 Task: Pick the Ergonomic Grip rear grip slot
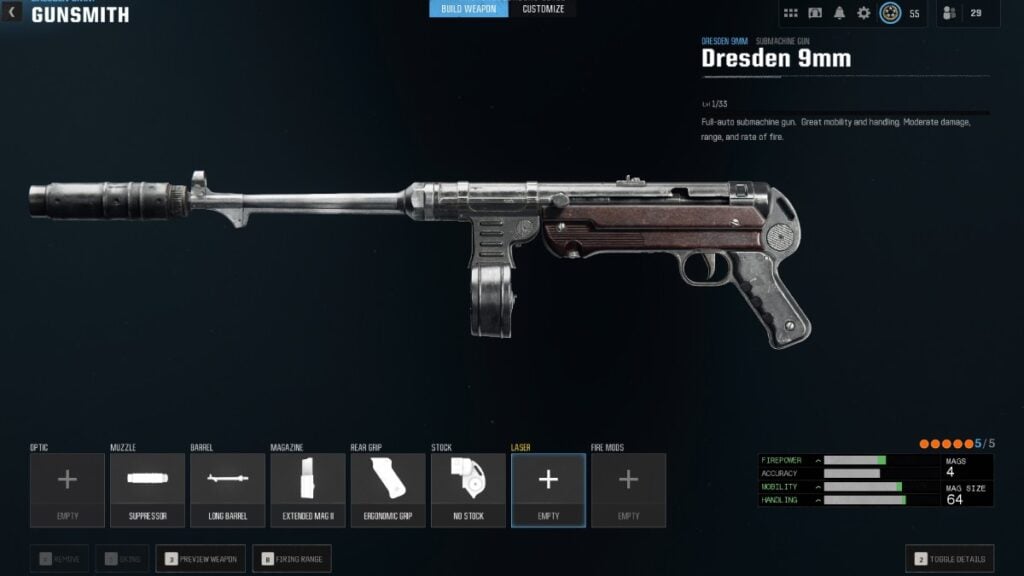point(388,489)
